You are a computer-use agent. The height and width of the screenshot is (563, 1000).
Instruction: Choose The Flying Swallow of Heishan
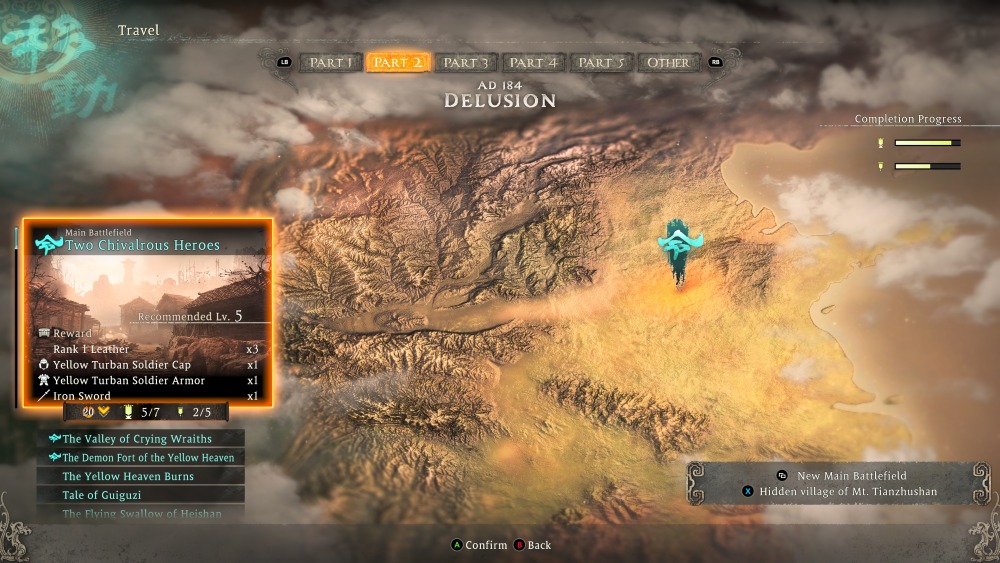click(140, 514)
